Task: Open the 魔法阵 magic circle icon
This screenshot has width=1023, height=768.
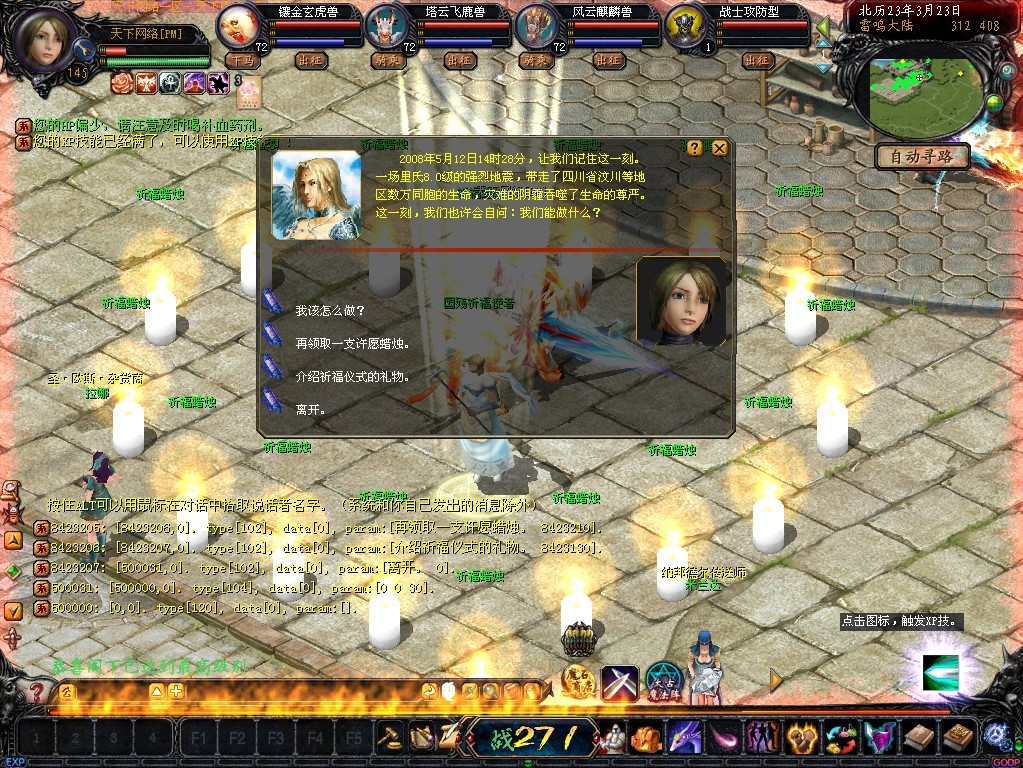Action: tap(663, 682)
